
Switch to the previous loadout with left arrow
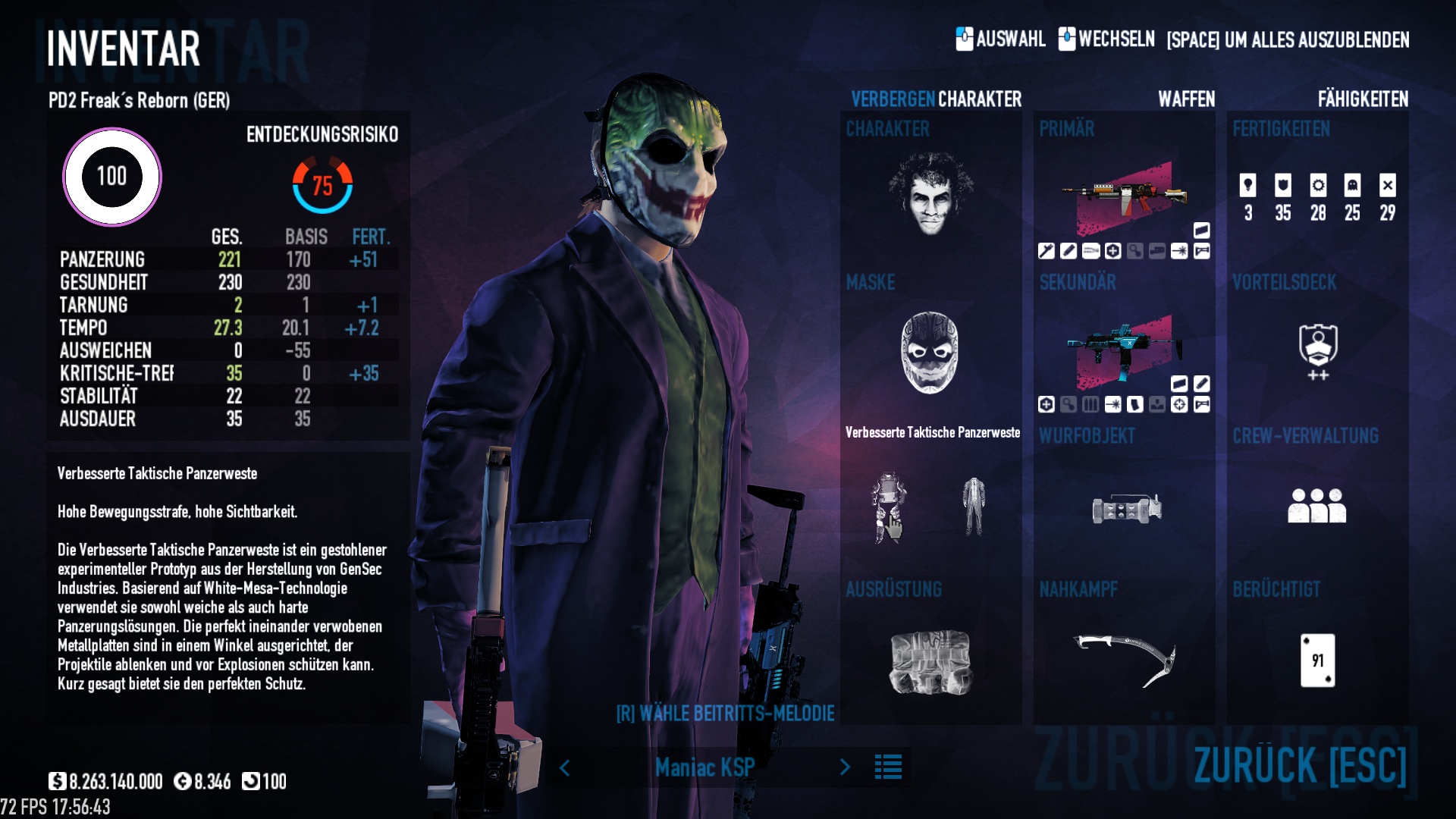565,767
